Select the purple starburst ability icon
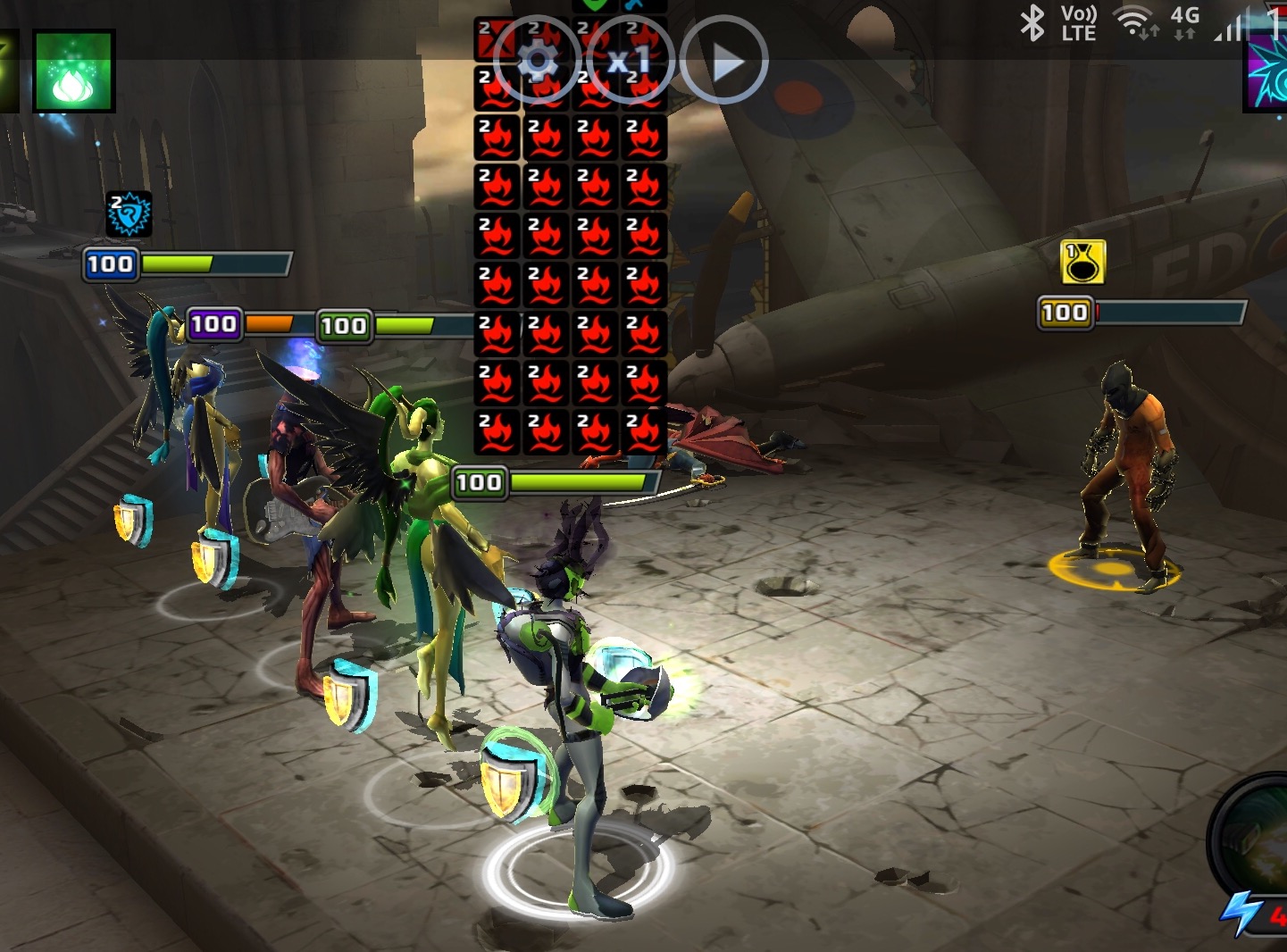The width and height of the screenshot is (1287, 952). pos(1267,73)
